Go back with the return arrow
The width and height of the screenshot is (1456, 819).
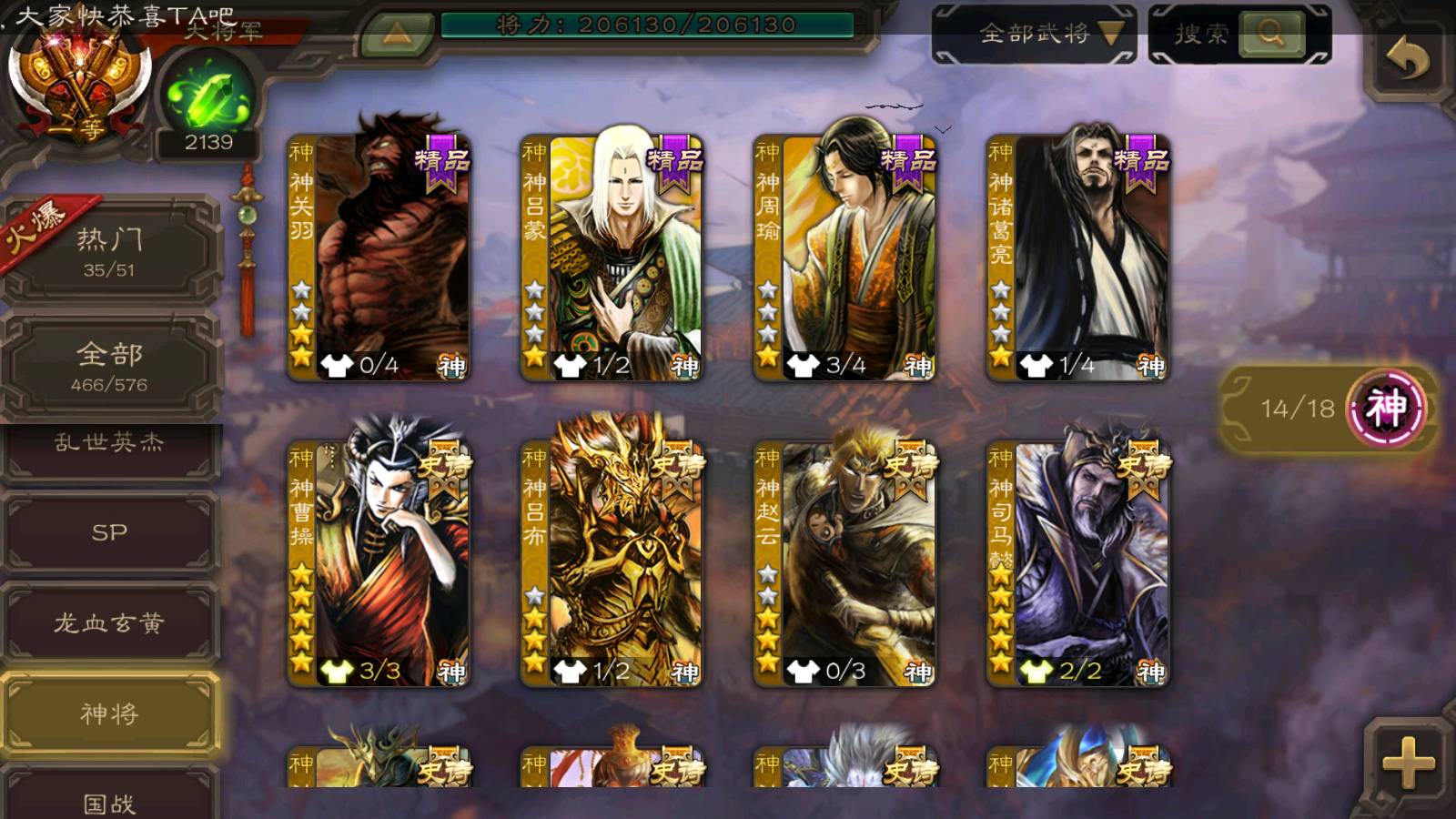[1407, 60]
